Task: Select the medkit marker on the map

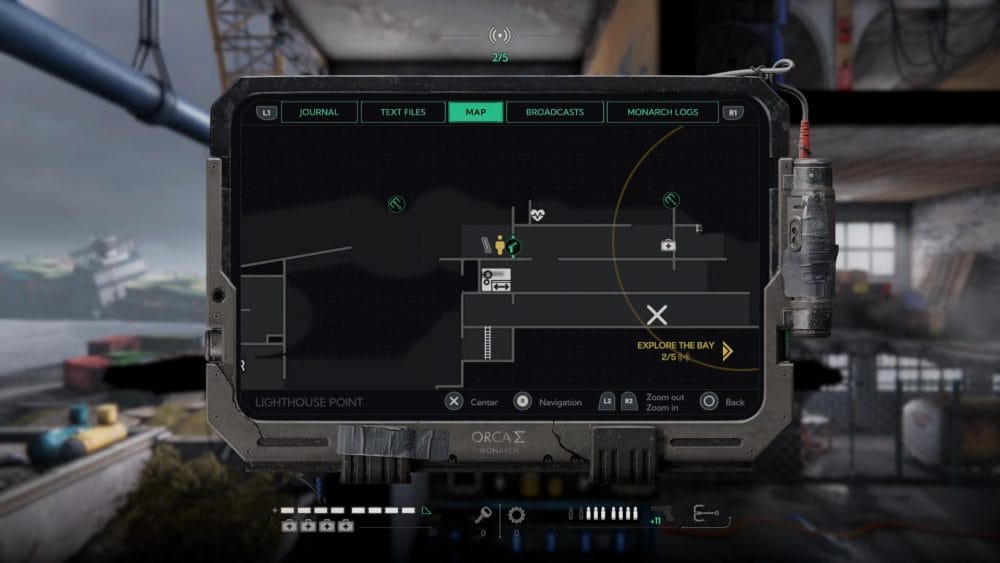Action: click(667, 245)
